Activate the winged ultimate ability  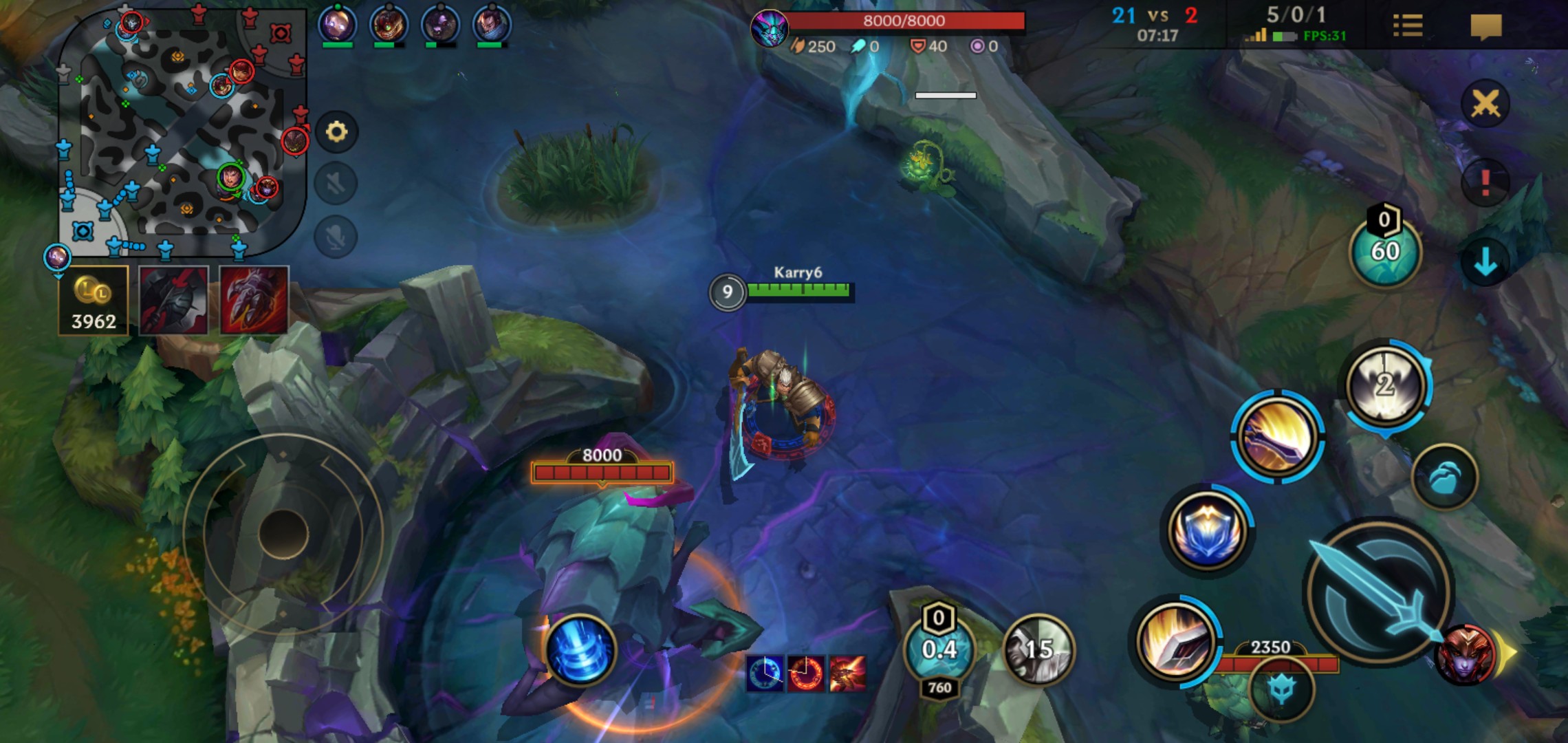coord(1385,385)
